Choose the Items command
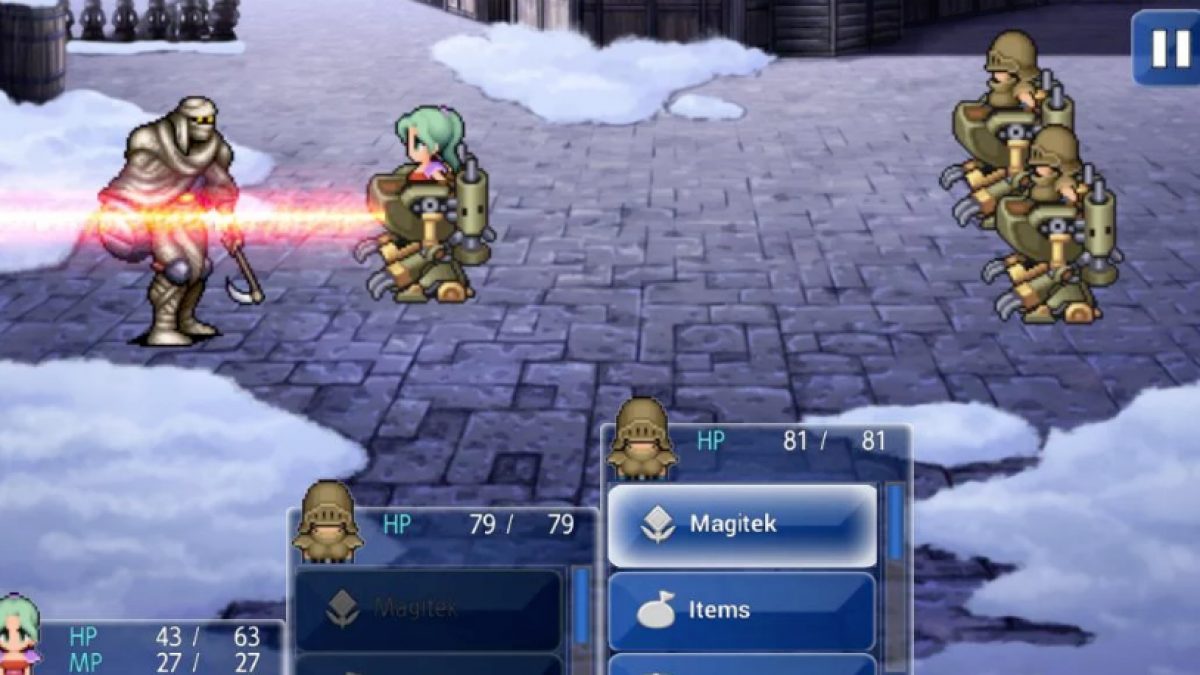1200x675 pixels. tap(742, 610)
